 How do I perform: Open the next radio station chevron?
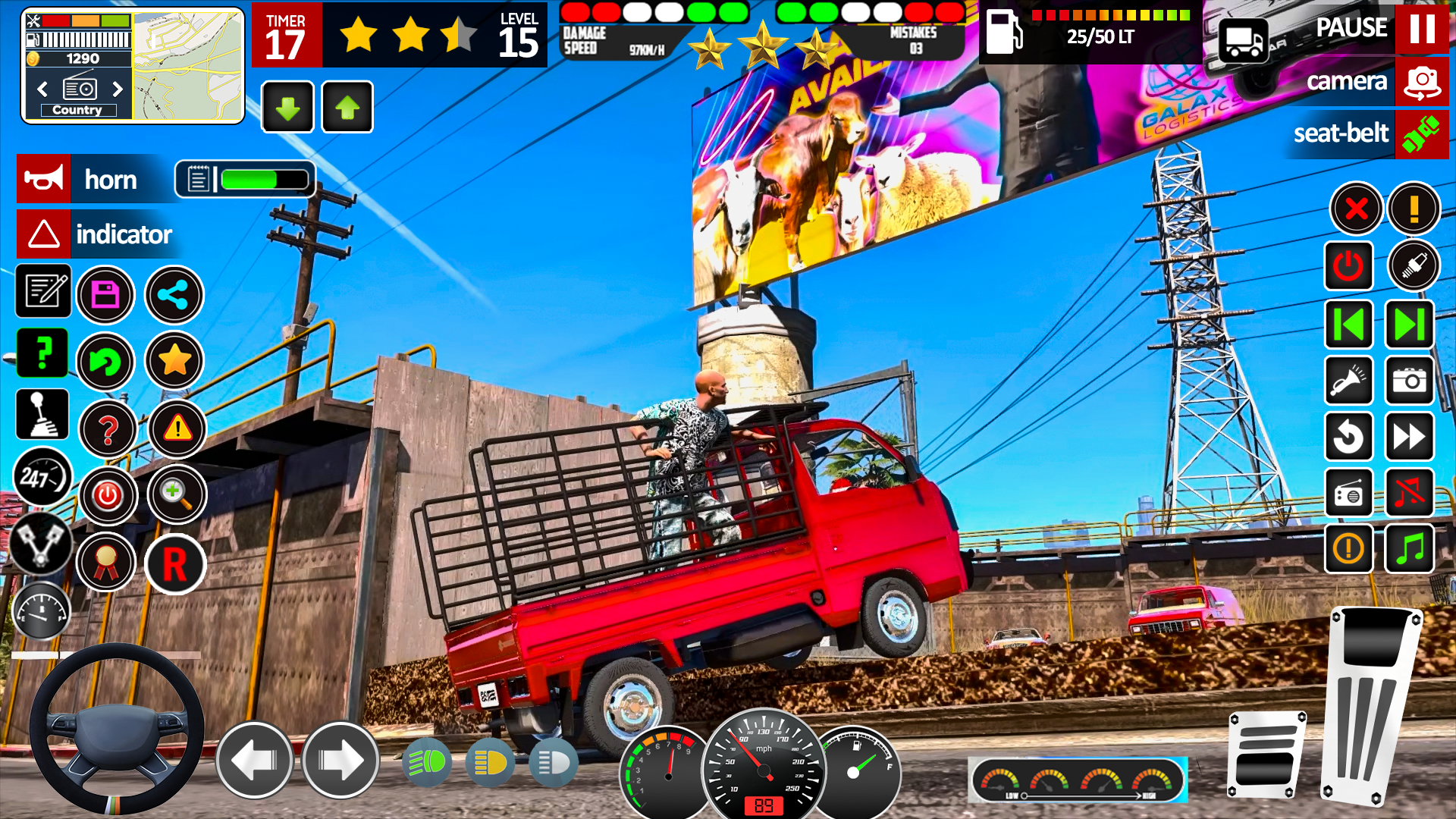118,89
